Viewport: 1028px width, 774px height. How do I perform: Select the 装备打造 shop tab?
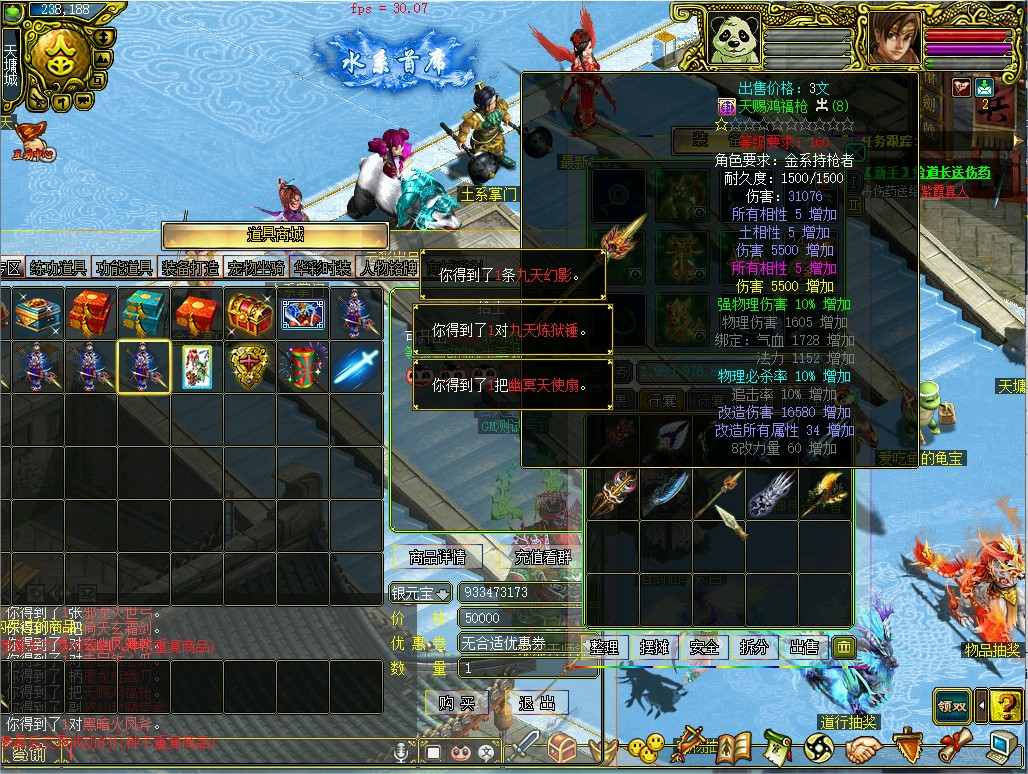190,268
